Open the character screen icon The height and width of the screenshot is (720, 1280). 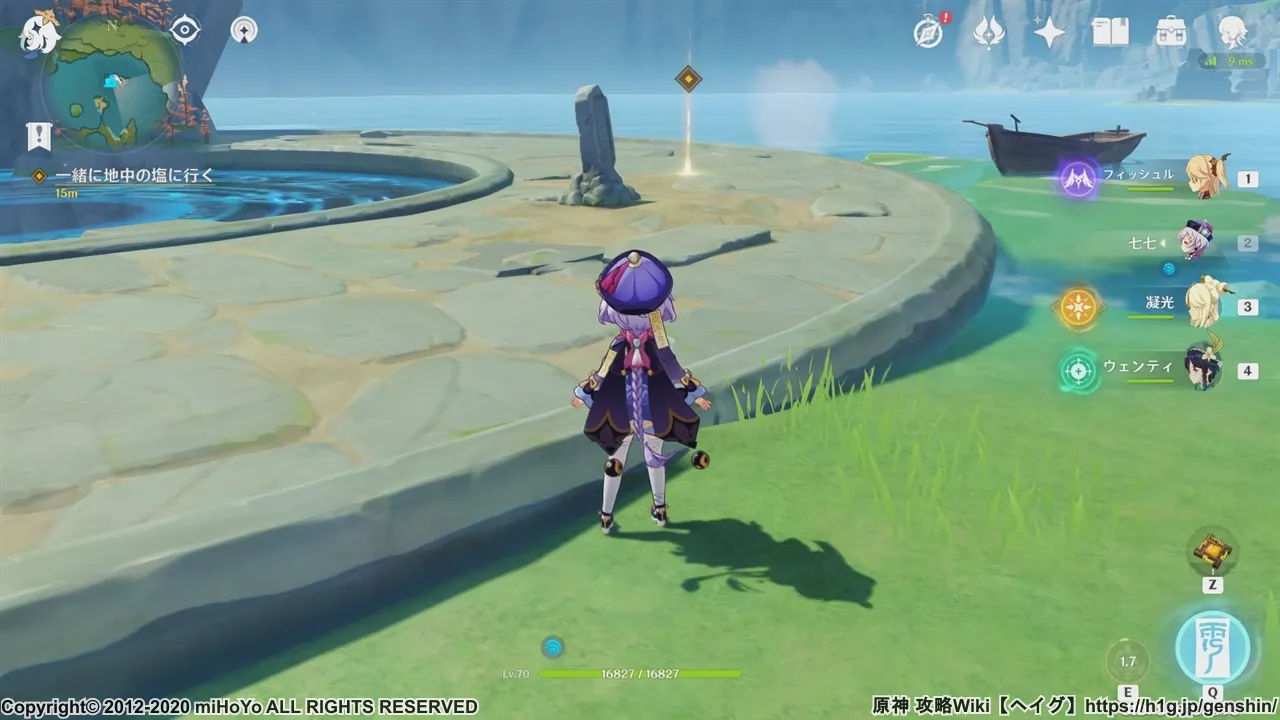[x=1232, y=33]
